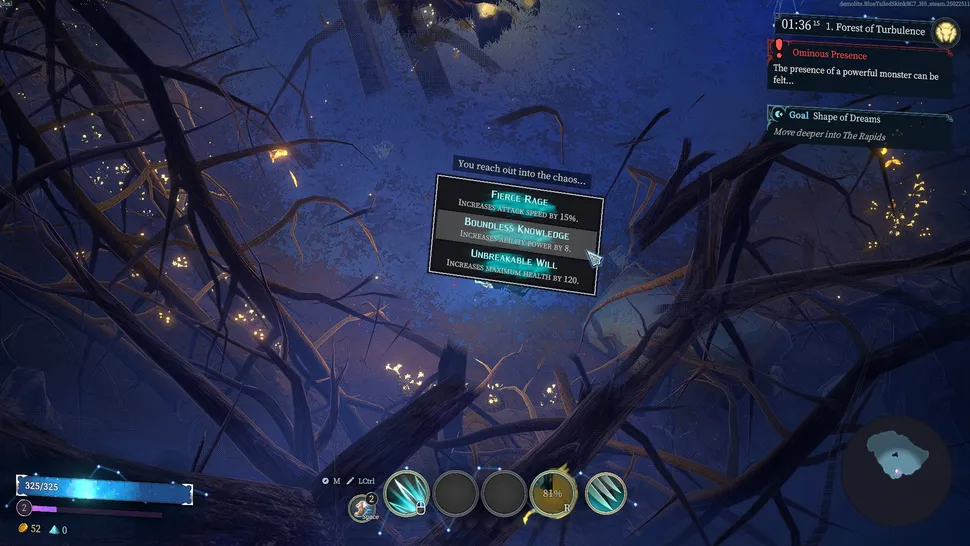970x546 pixels.
Task: Activate the triple claw slash ability
Action: point(605,493)
